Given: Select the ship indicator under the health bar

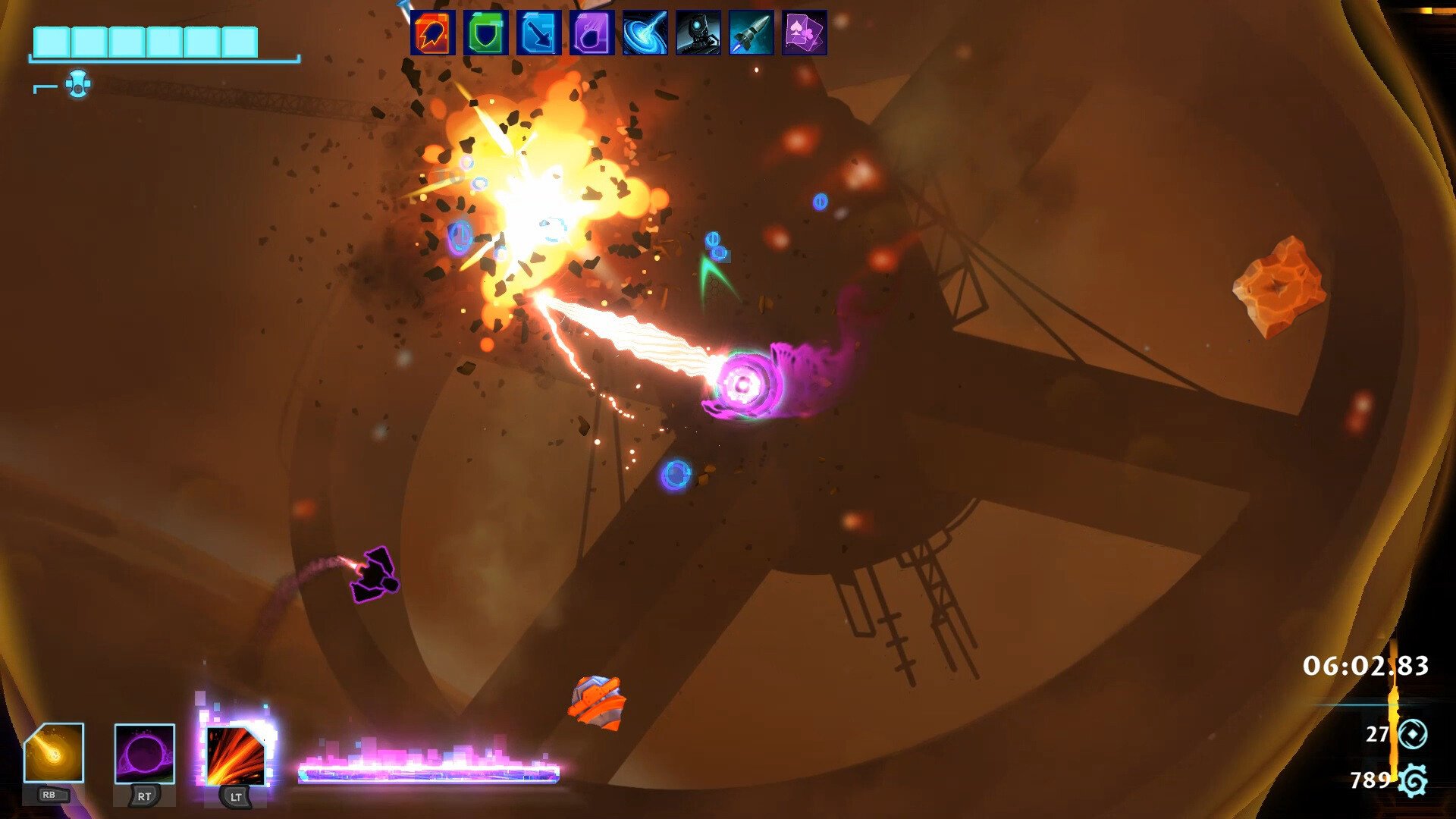Looking at the screenshot, I should click(x=76, y=83).
